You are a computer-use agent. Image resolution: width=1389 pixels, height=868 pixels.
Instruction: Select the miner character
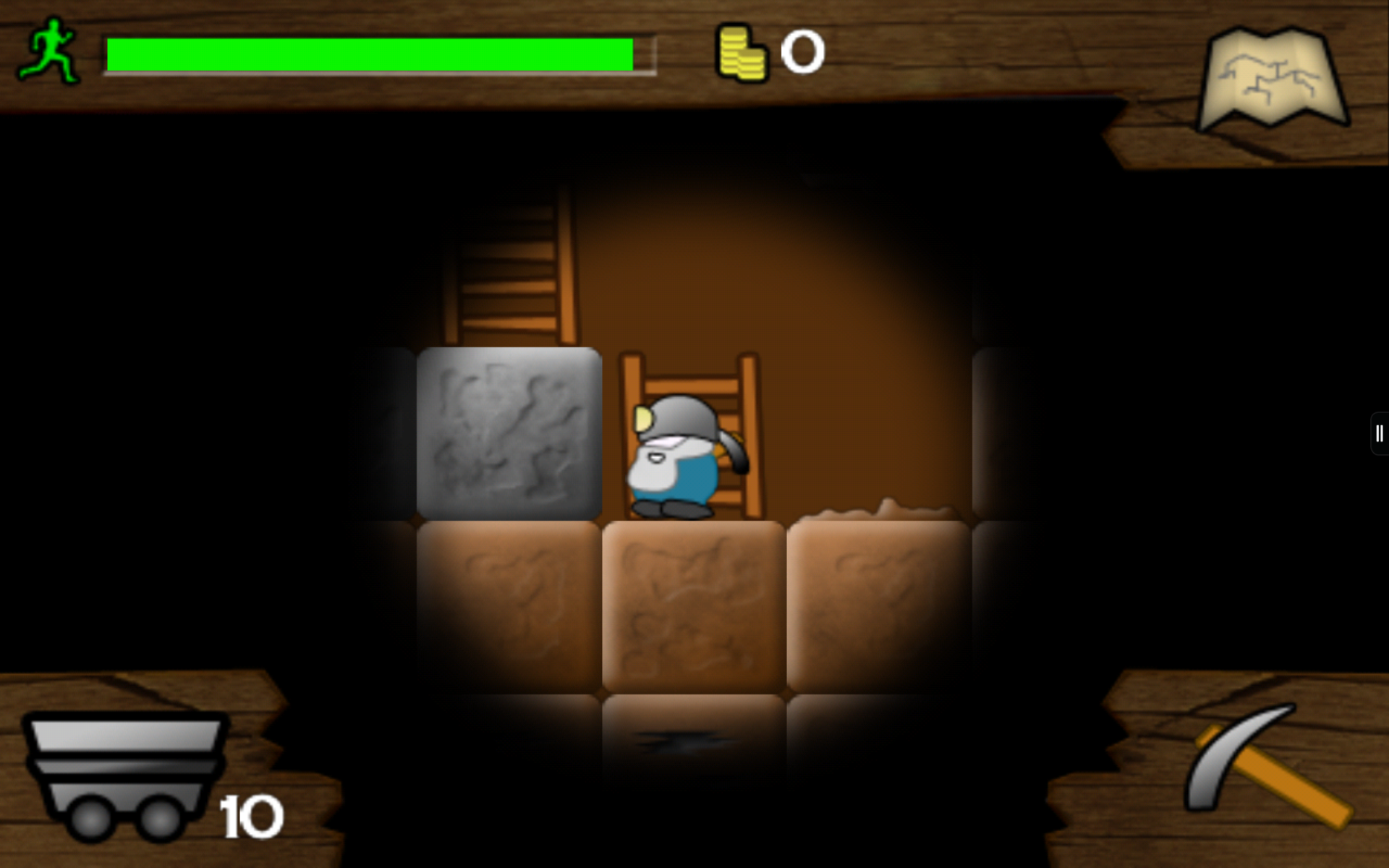pyautogui.click(x=673, y=456)
